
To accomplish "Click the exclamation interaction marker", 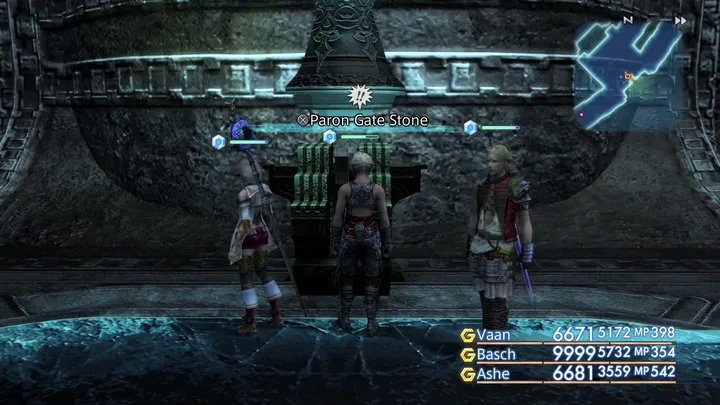I will (357, 96).
